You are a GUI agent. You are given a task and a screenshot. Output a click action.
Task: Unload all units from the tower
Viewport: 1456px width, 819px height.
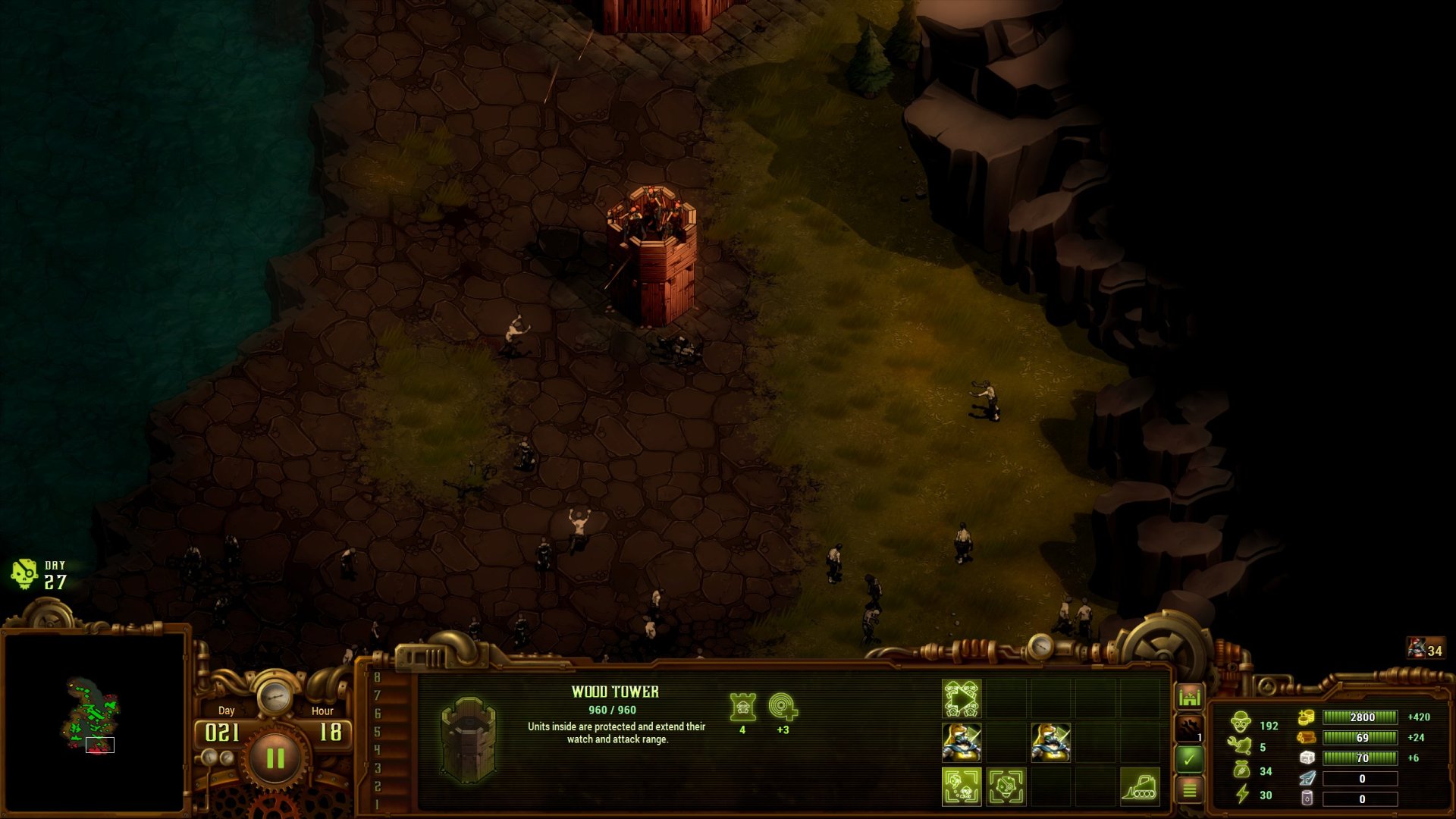(x=962, y=698)
